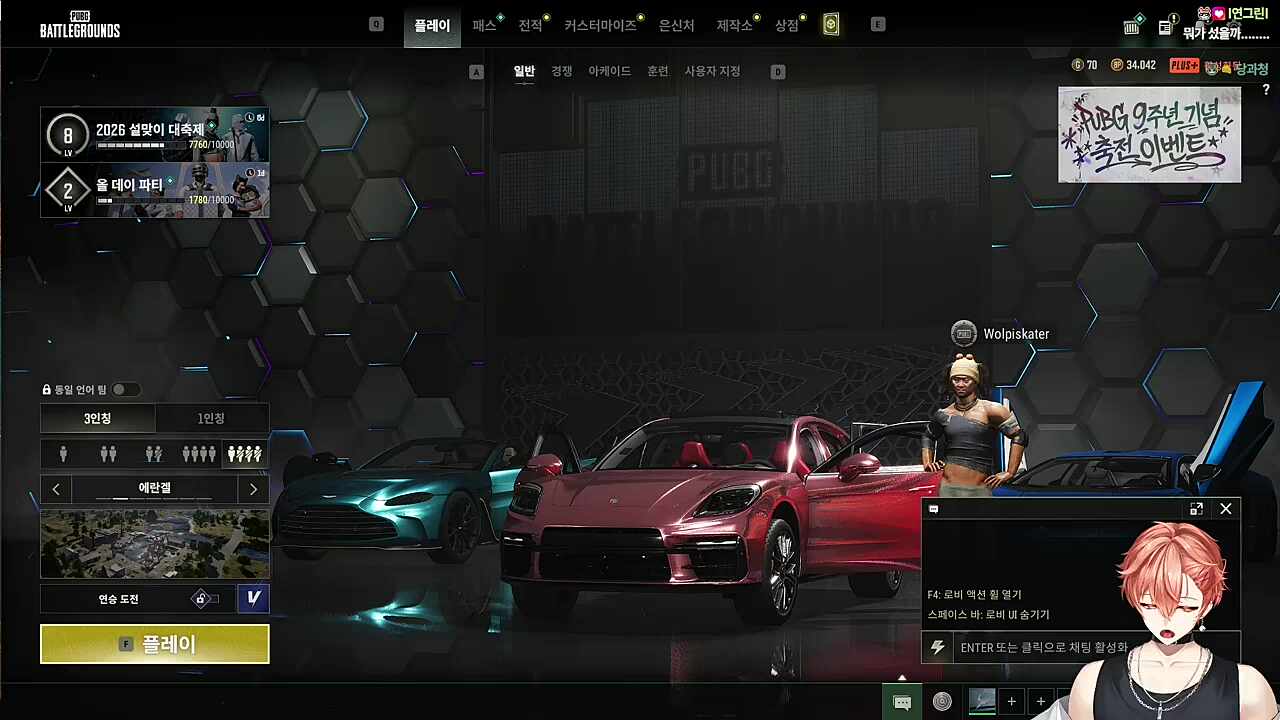Choose the 훈련 training mode
Viewport: 1280px width, 720px height.
[657, 71]
